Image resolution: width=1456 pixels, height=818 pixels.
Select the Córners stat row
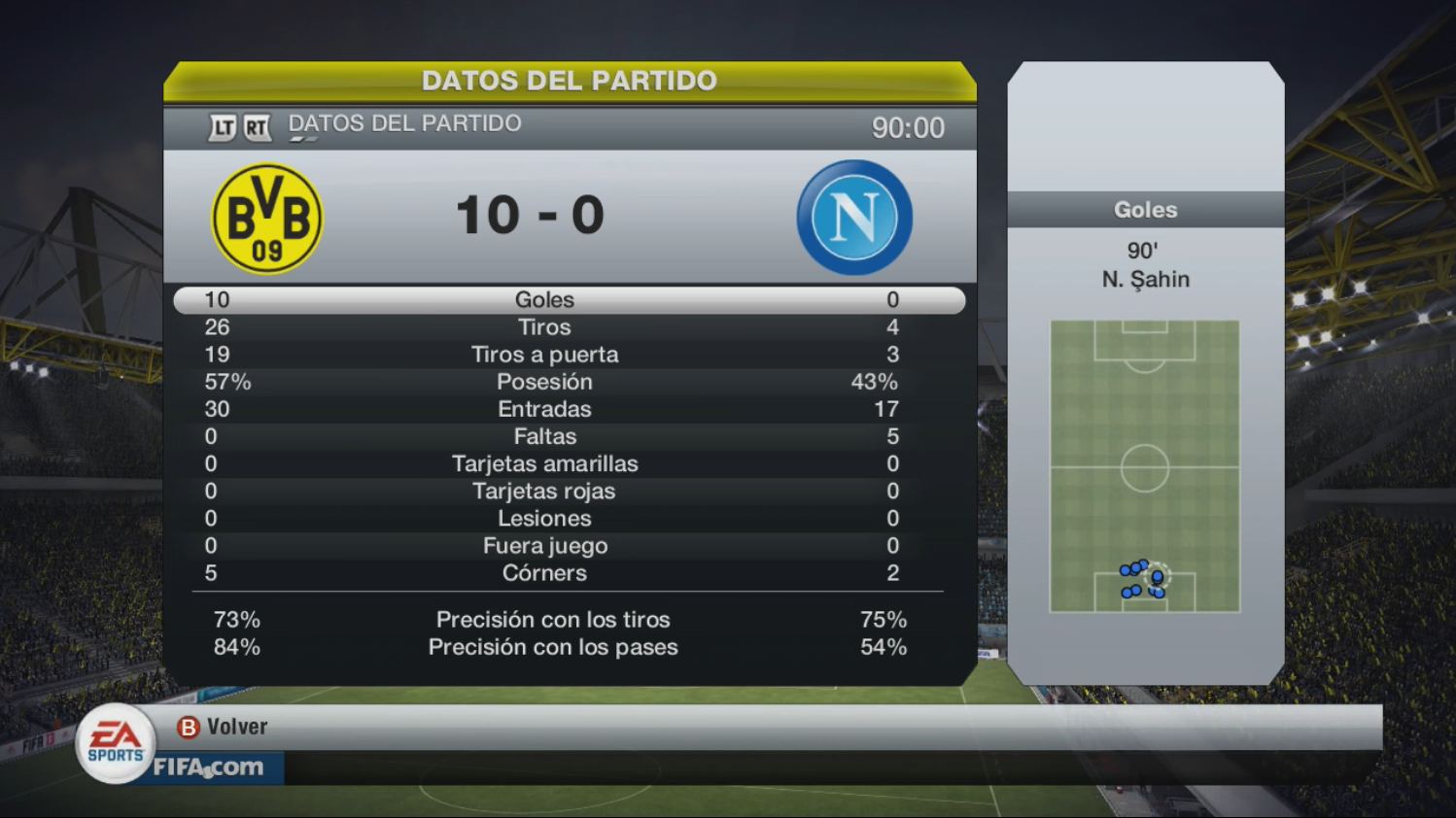569,572
